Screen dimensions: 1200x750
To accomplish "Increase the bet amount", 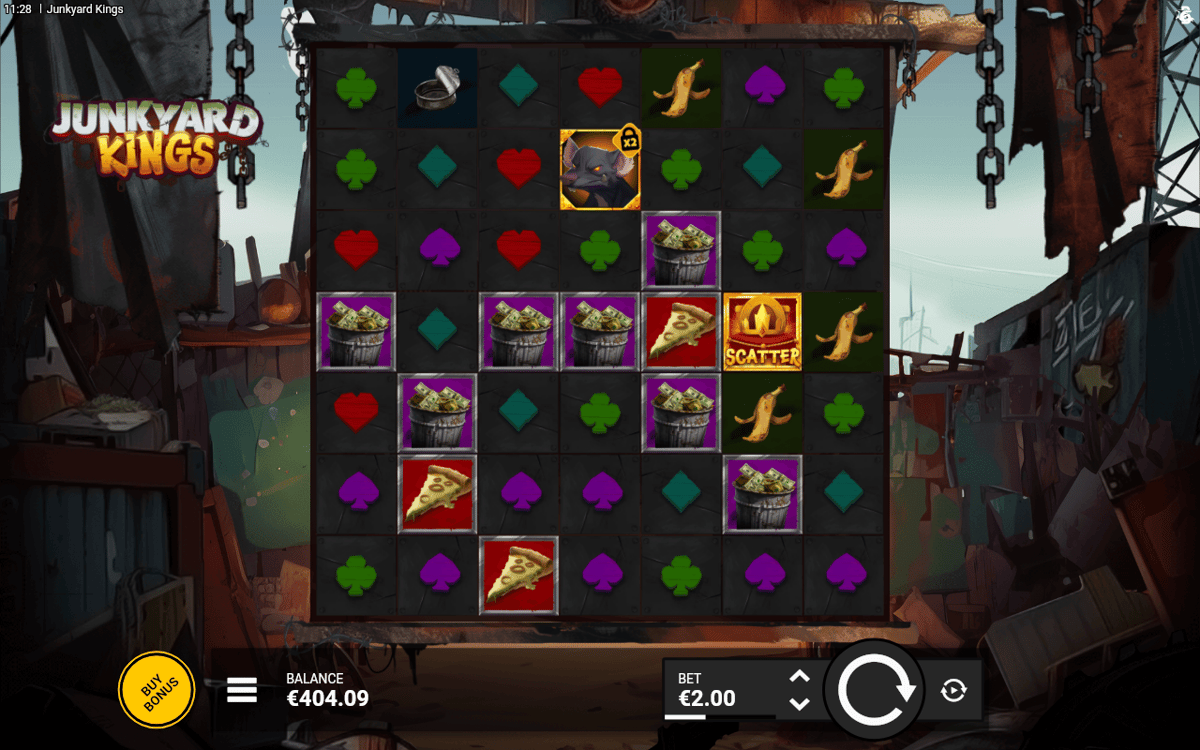I will [x=799, y=677].
